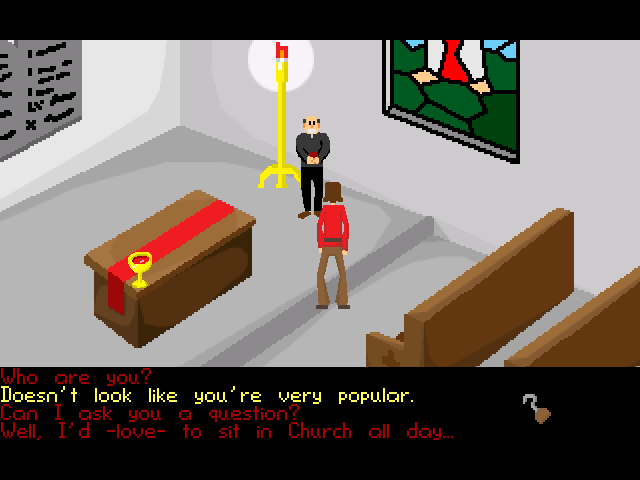
Task: Select "Doesn't look like you're very popular." reply
Action: click(x=207, y=396)
